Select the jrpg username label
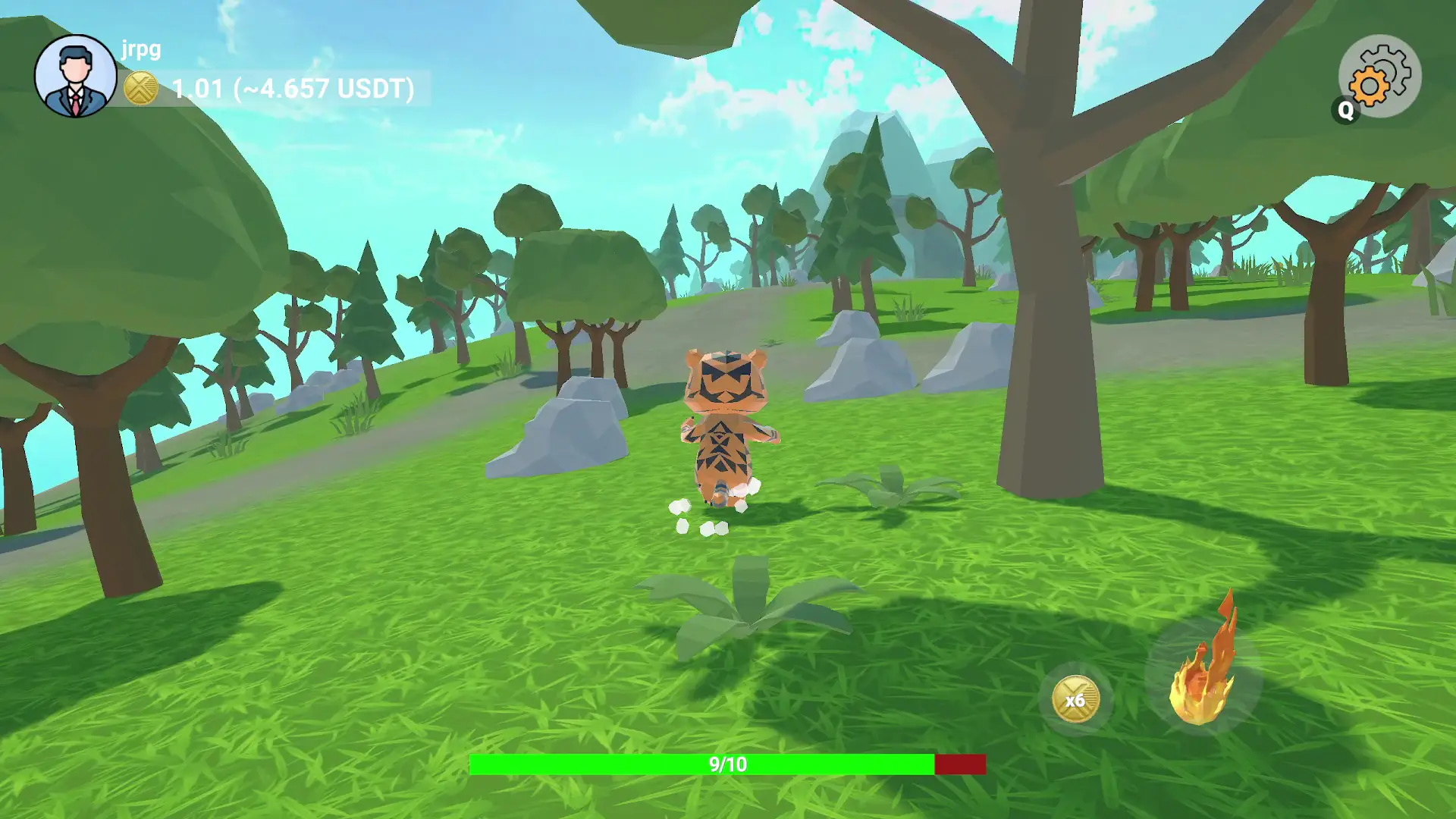 (x=139, y=49)
